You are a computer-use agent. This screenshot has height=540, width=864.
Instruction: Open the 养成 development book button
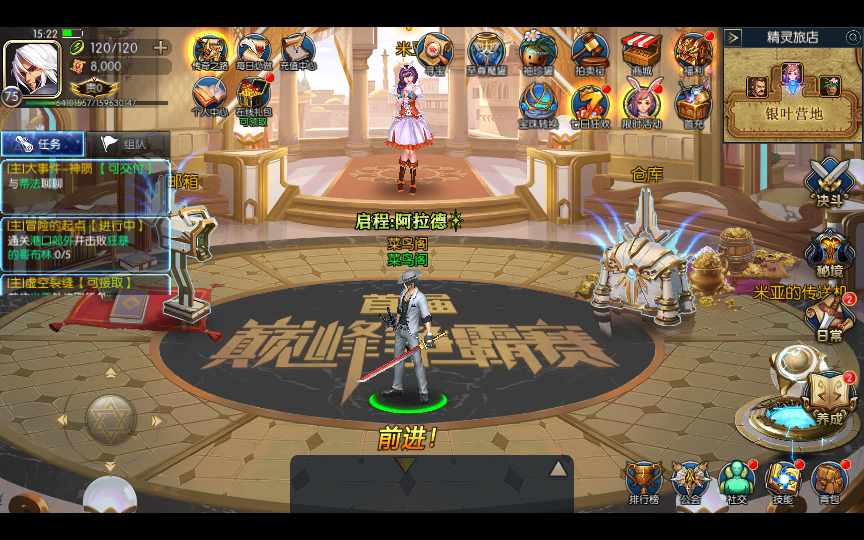tap(827, 397)
